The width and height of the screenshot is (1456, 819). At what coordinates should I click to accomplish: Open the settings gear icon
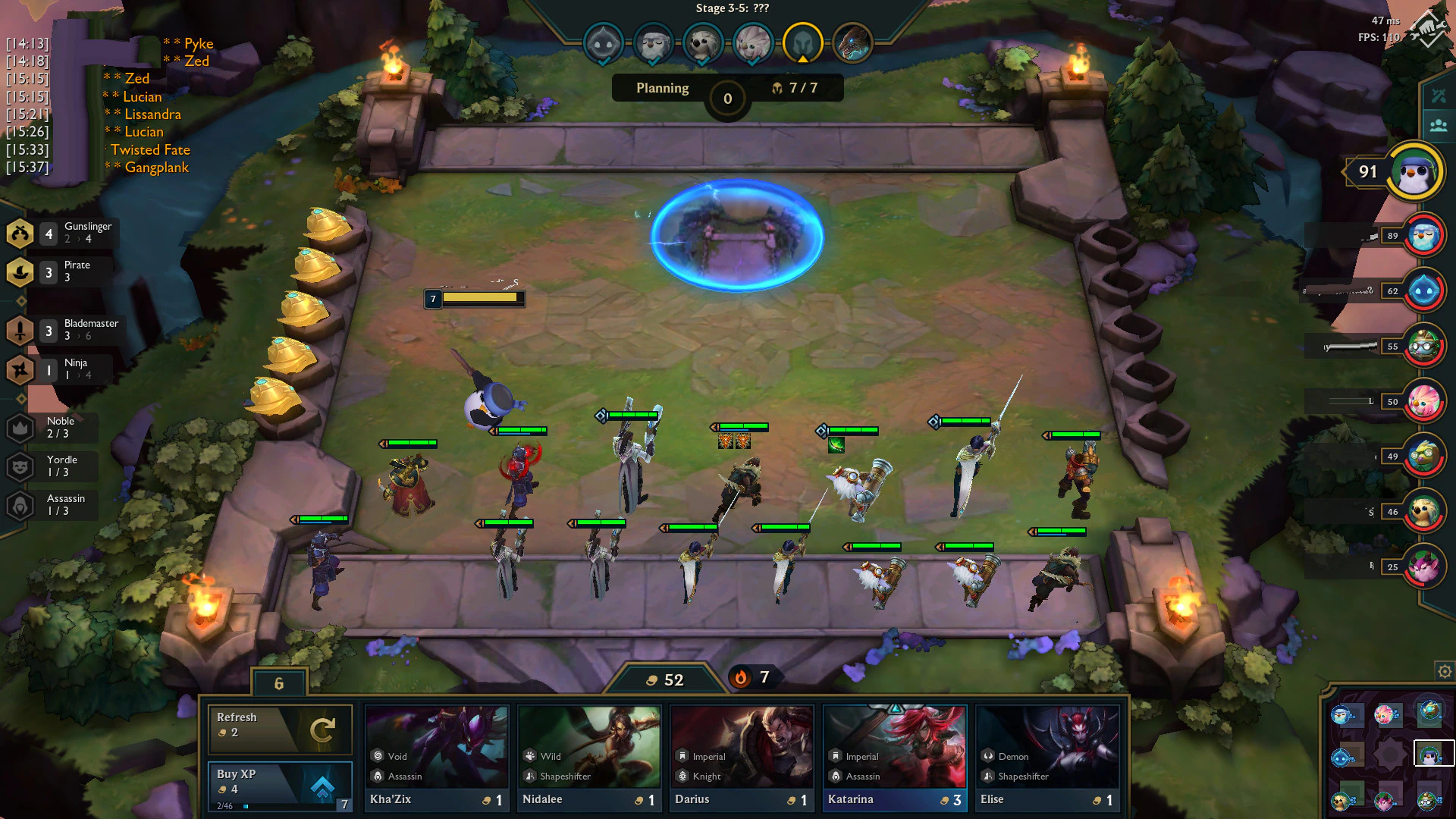tap(1445, 671)
